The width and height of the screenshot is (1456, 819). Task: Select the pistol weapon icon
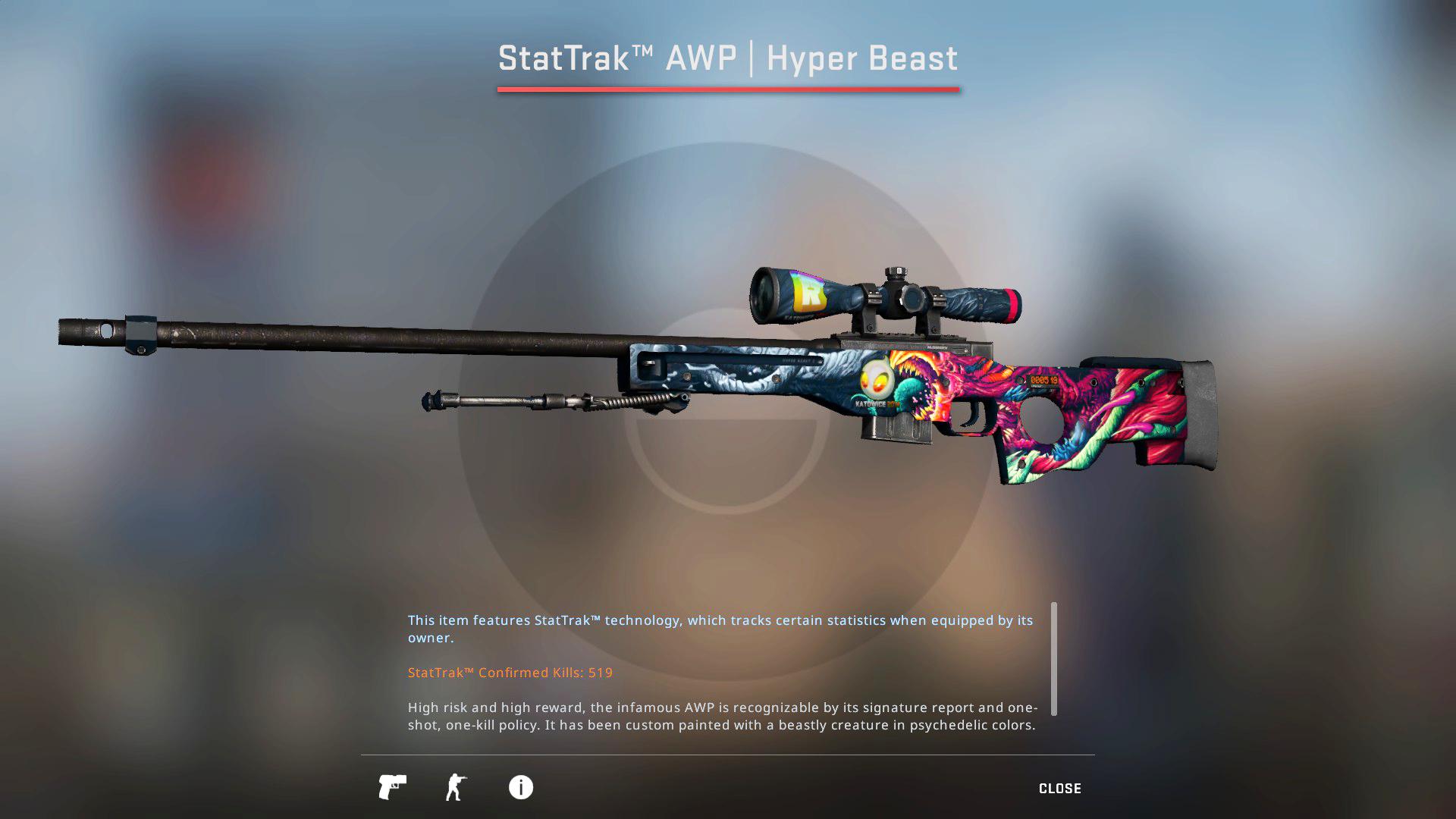pos(392,787)
